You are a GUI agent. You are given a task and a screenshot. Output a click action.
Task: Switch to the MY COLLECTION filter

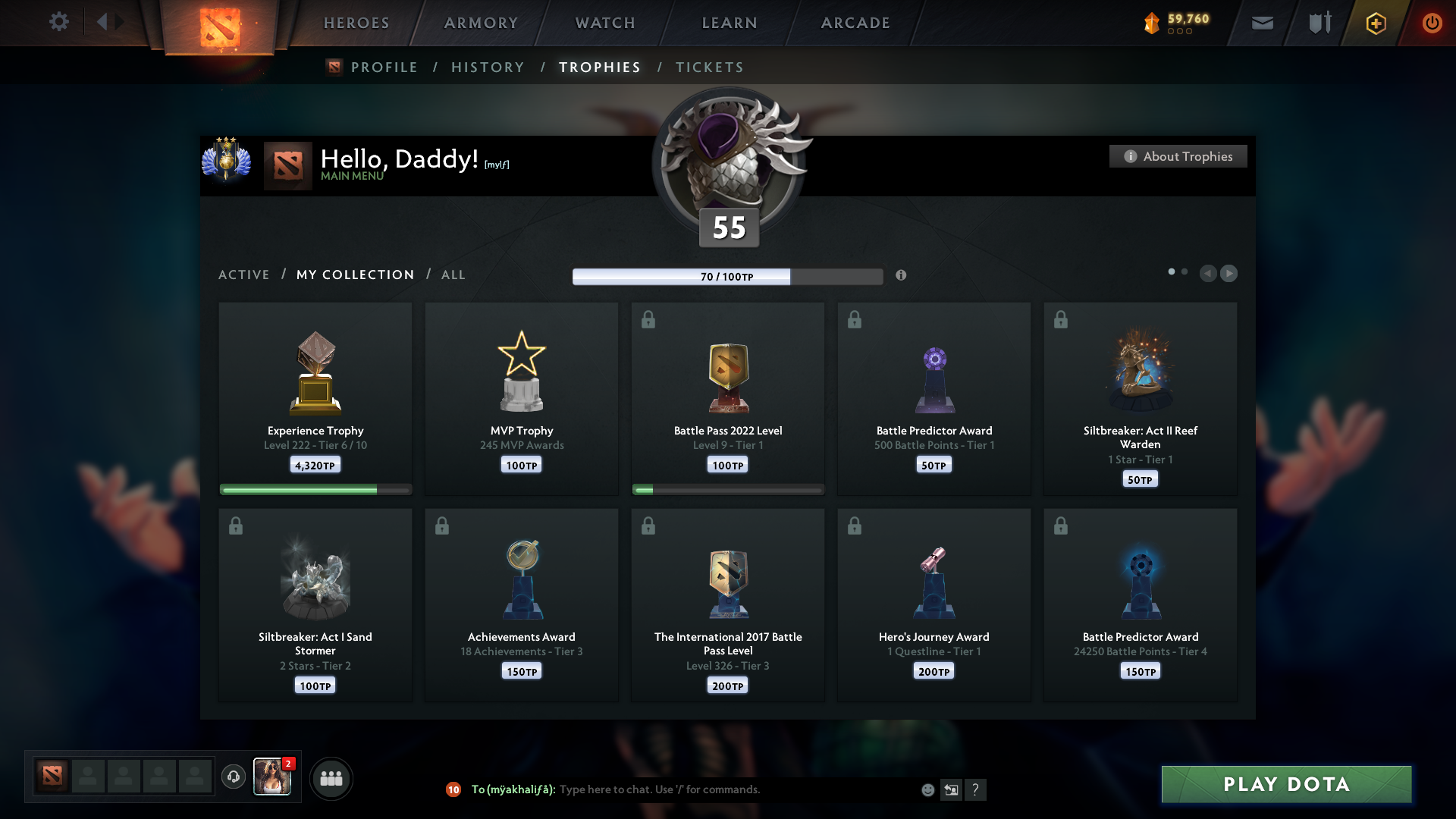(355, 275)
